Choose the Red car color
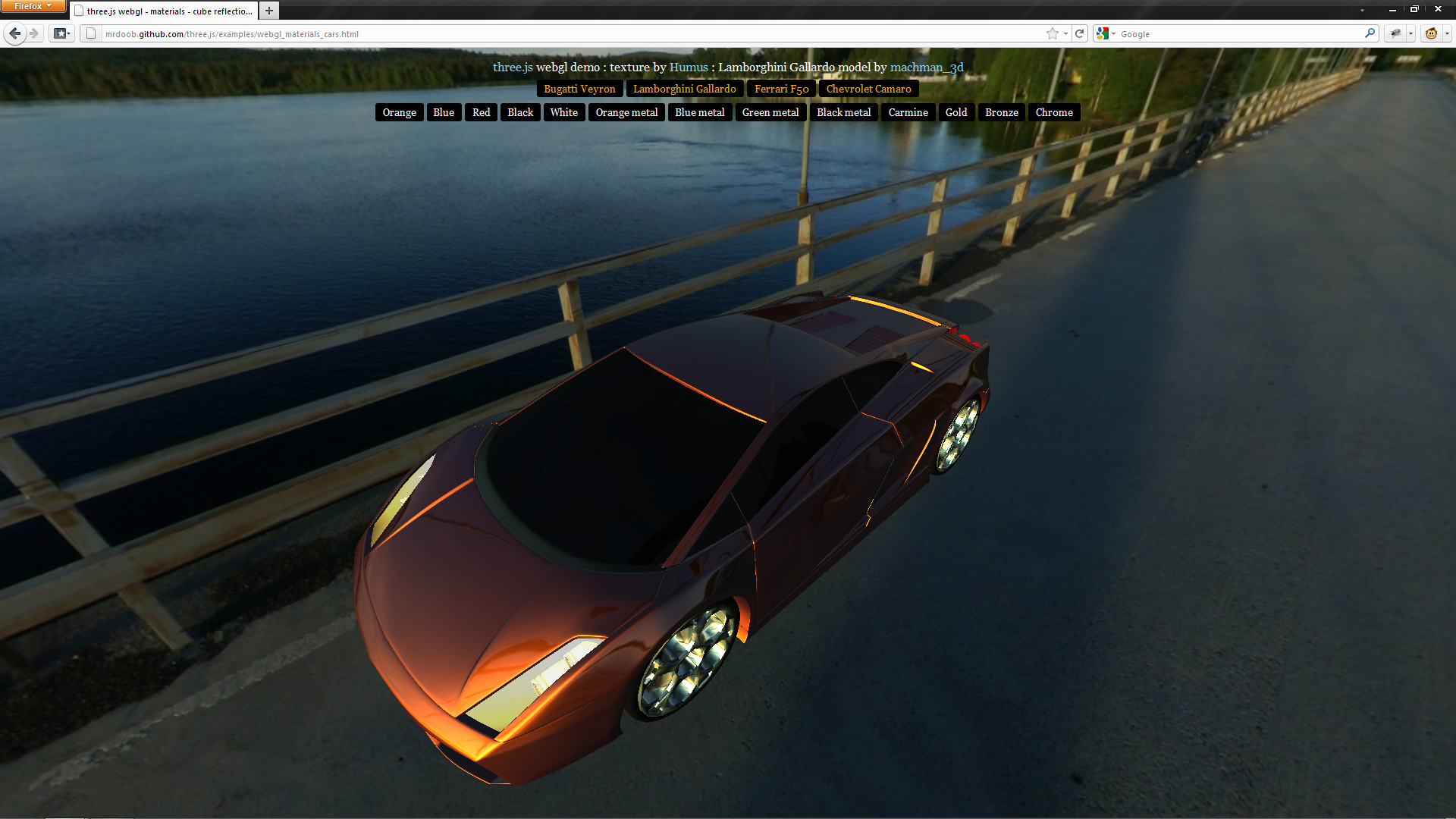Screen dimensions: 1456x819 click(x=481, y=112)
